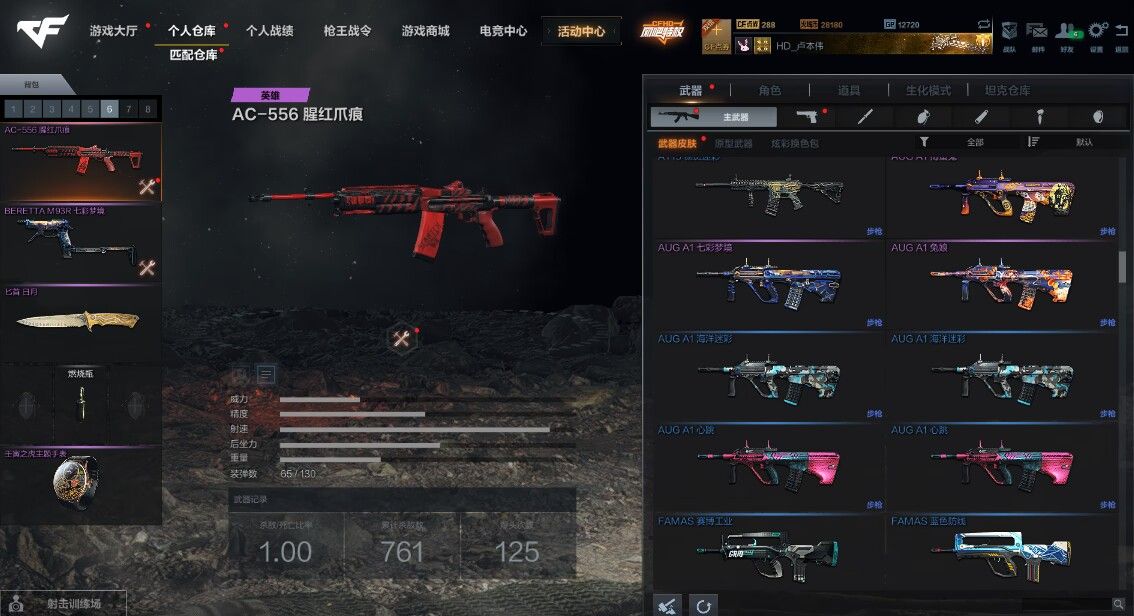Viewport: 1134px width, 616px height.
Task: Select the BERETTA M93R equipped weapon slot
Action: [x=81, y=245]
